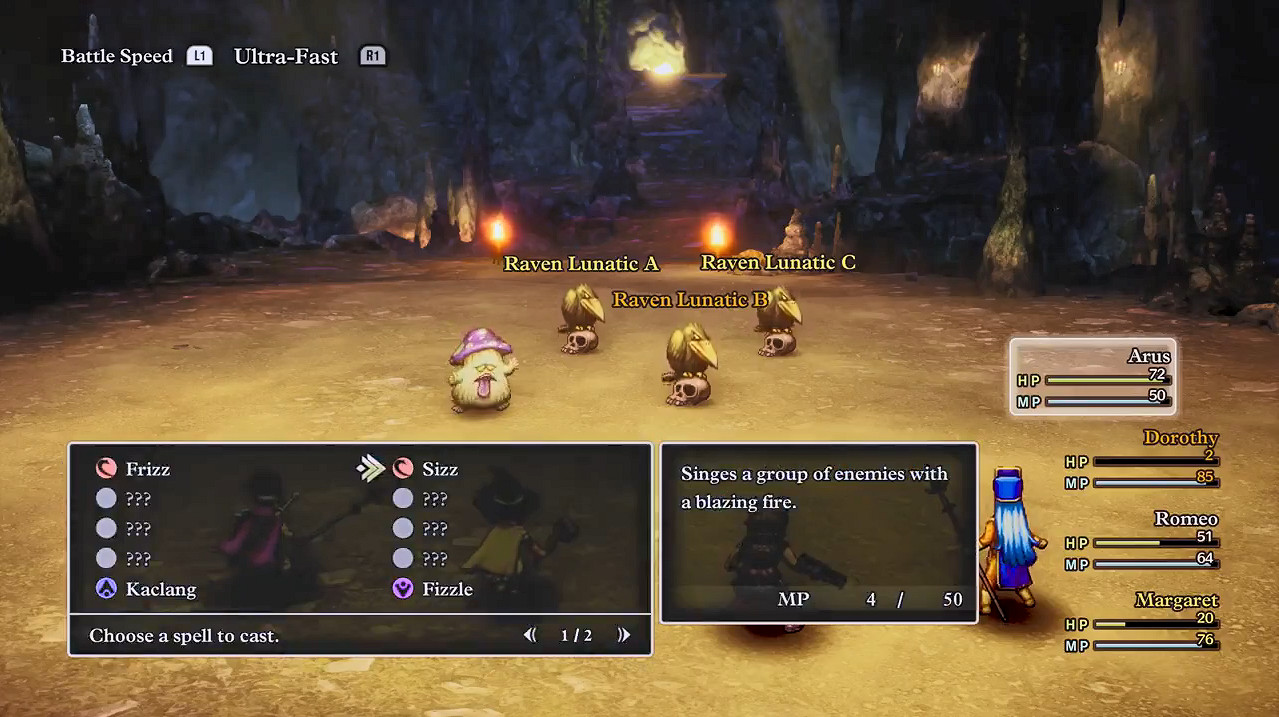The image size is (1279, 717).
Task: Pick the Fizzle spell
Action: [x=446, y=589]
